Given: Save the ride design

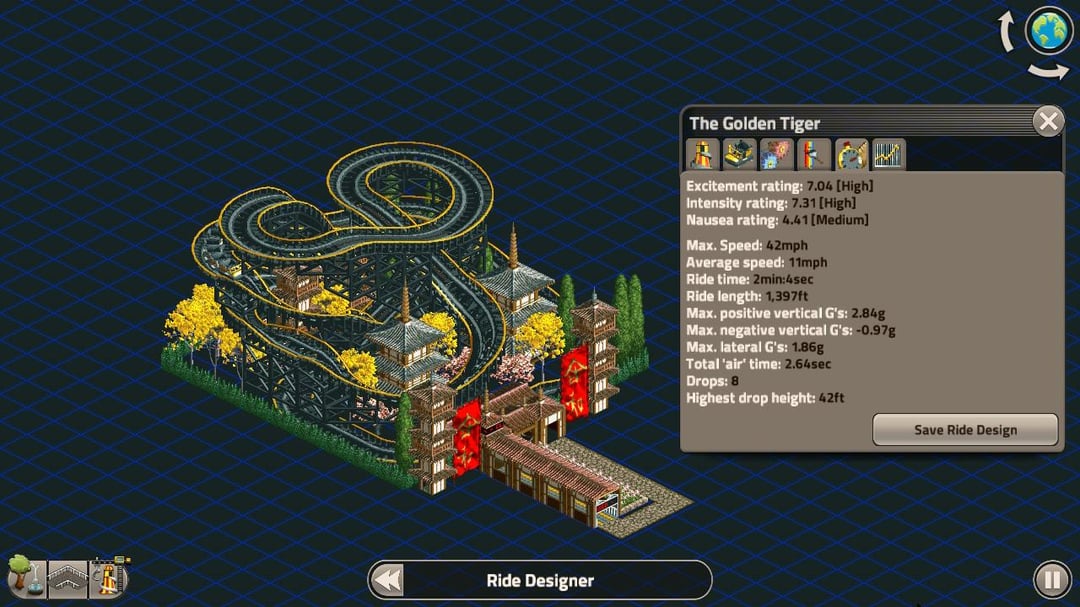Looking at the screenshot, I should pyautogui.click(x=965, y=430).
